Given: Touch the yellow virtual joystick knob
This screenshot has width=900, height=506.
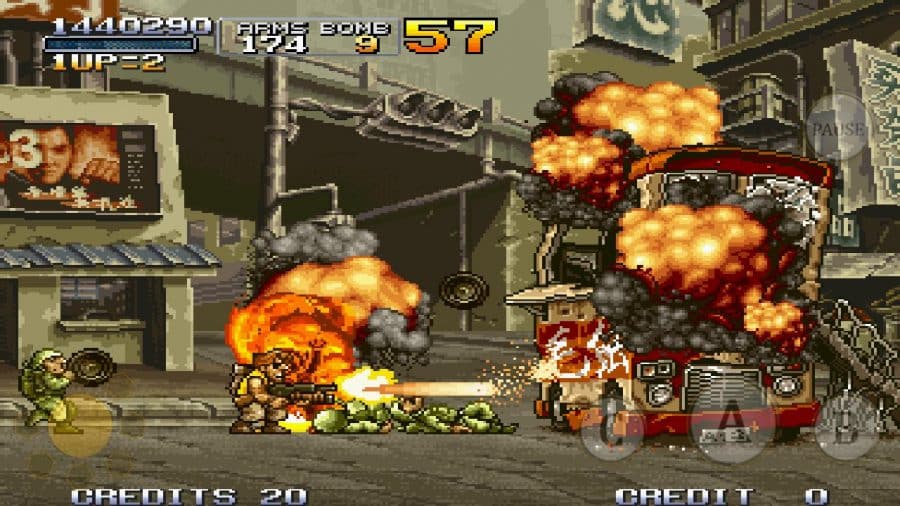Looking at the screenshot, I should (x=79, y=426).
